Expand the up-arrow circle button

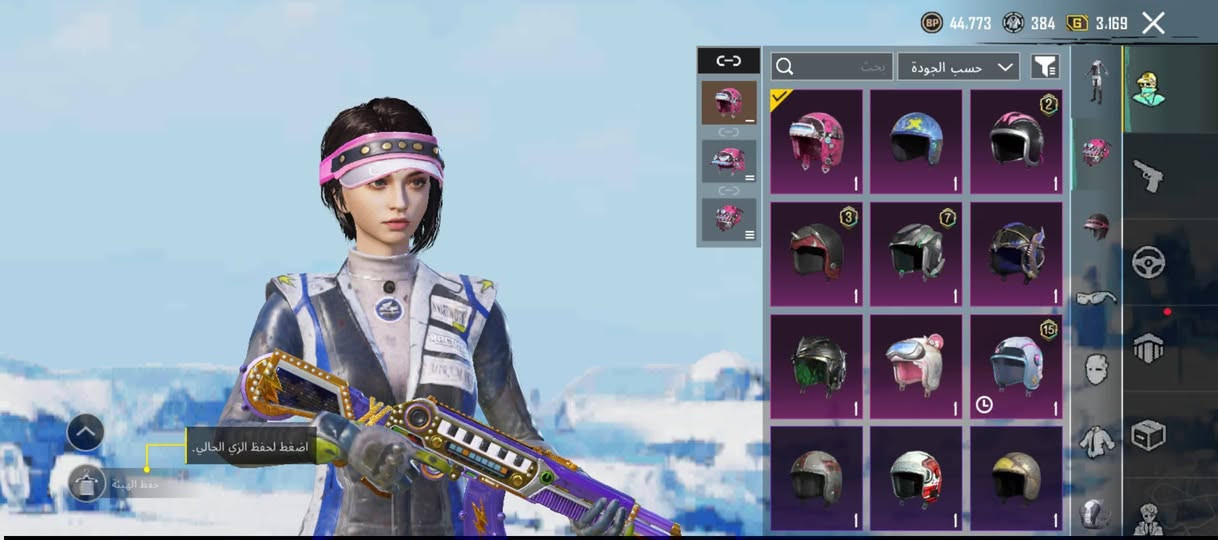86,432
